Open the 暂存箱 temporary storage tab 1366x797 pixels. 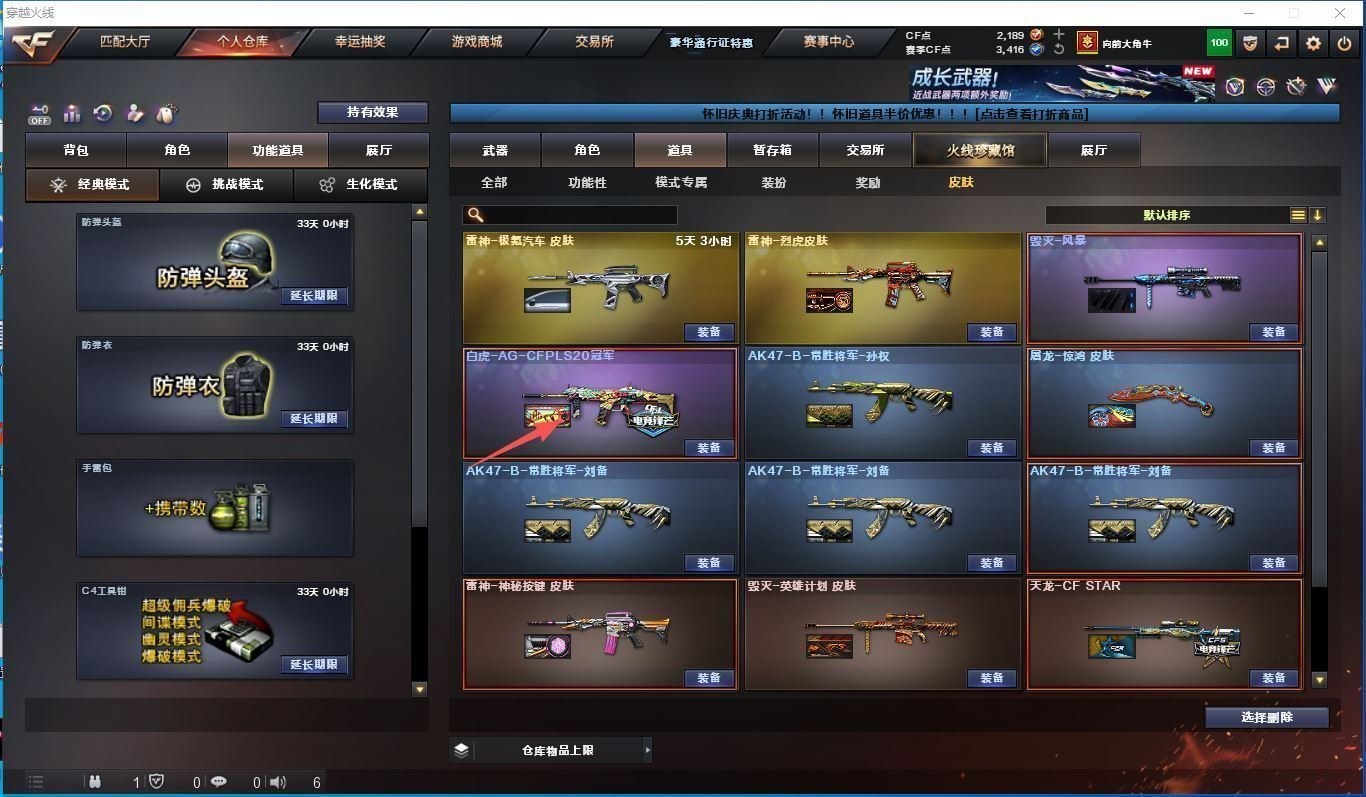(772, 150)
